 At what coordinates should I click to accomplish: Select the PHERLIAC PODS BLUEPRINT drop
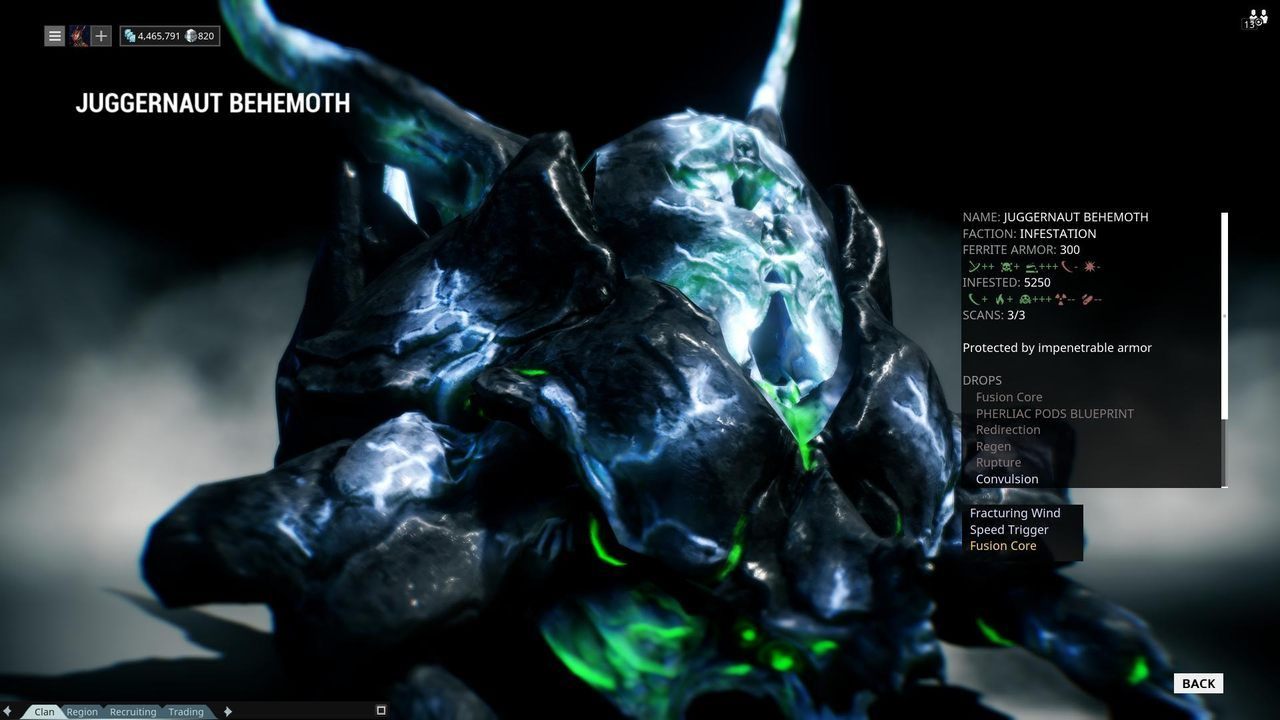click(1053, 413)
